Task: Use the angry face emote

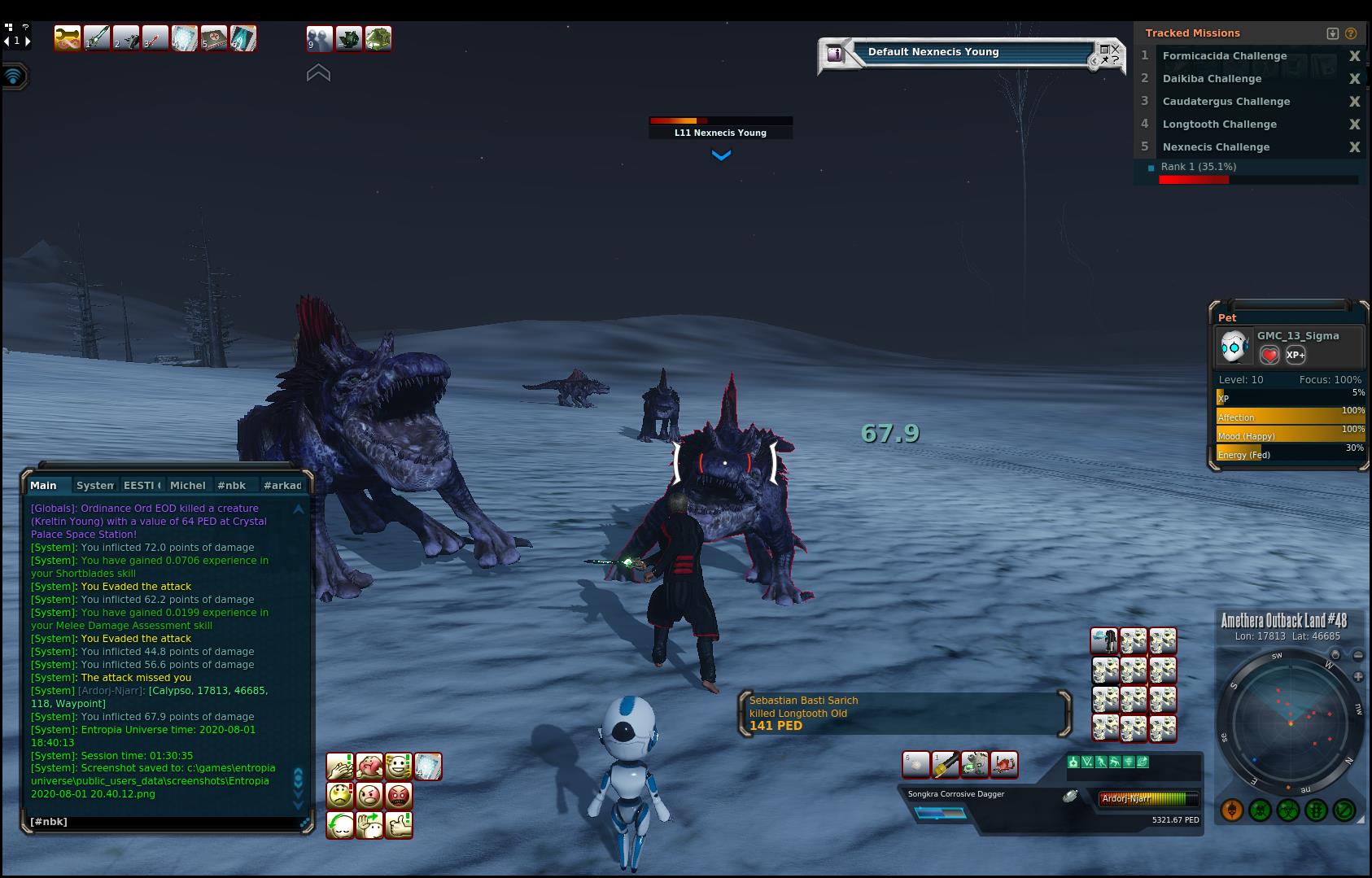Action: pos(369,795)
